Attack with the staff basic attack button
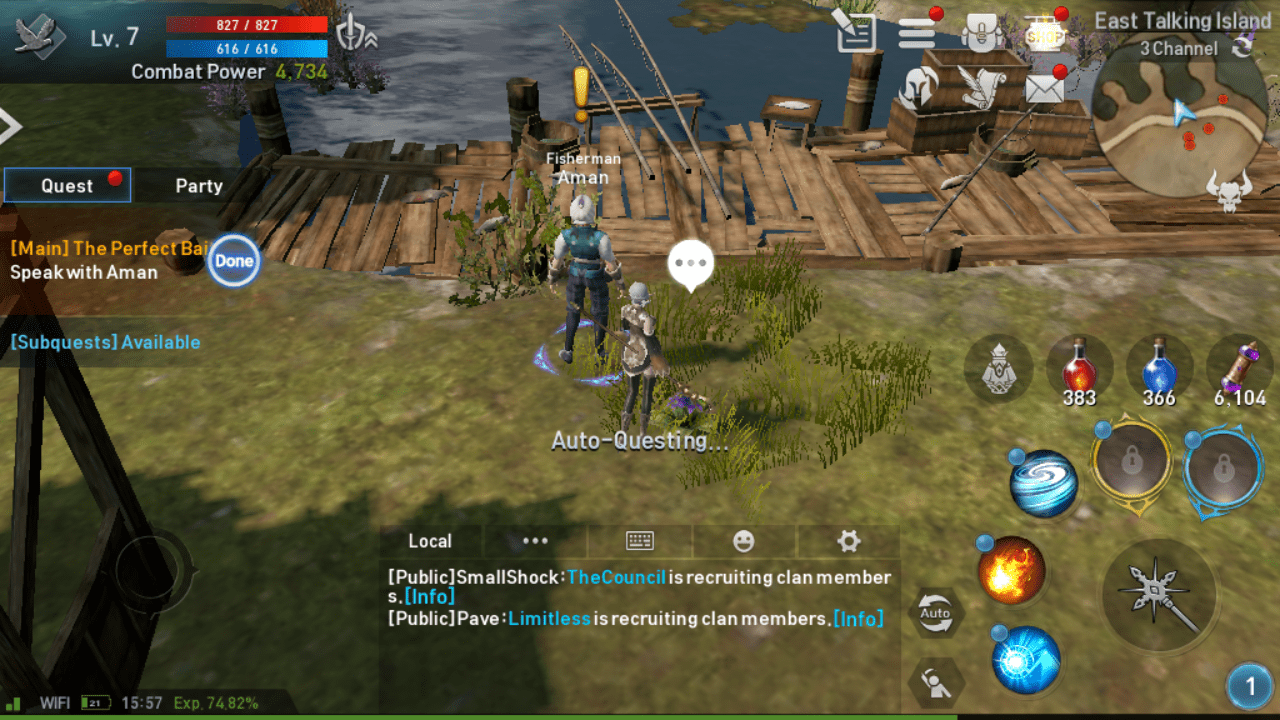This screenshot has width=1280, height=720. (x=1160, y=596)
